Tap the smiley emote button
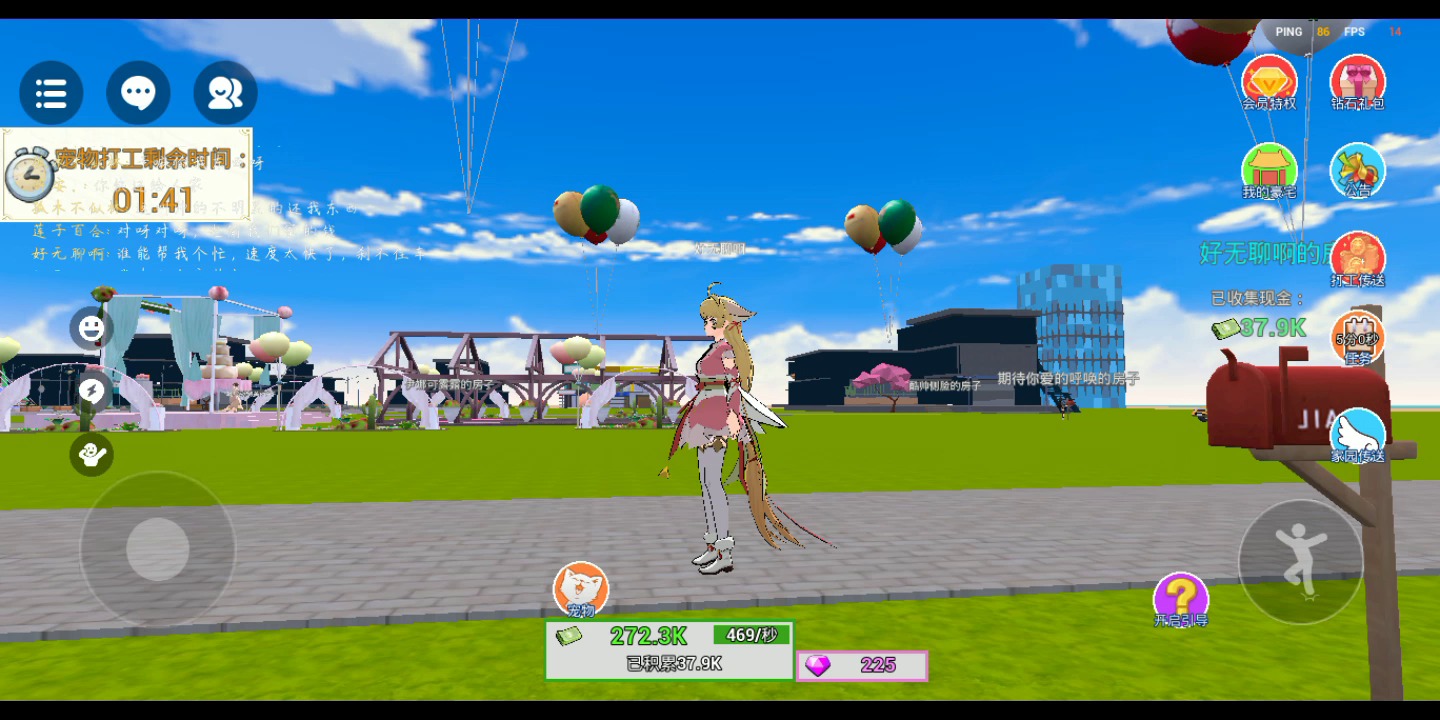Image resolution: width=1440 pixels, height=720 pixels. (91, 329)
